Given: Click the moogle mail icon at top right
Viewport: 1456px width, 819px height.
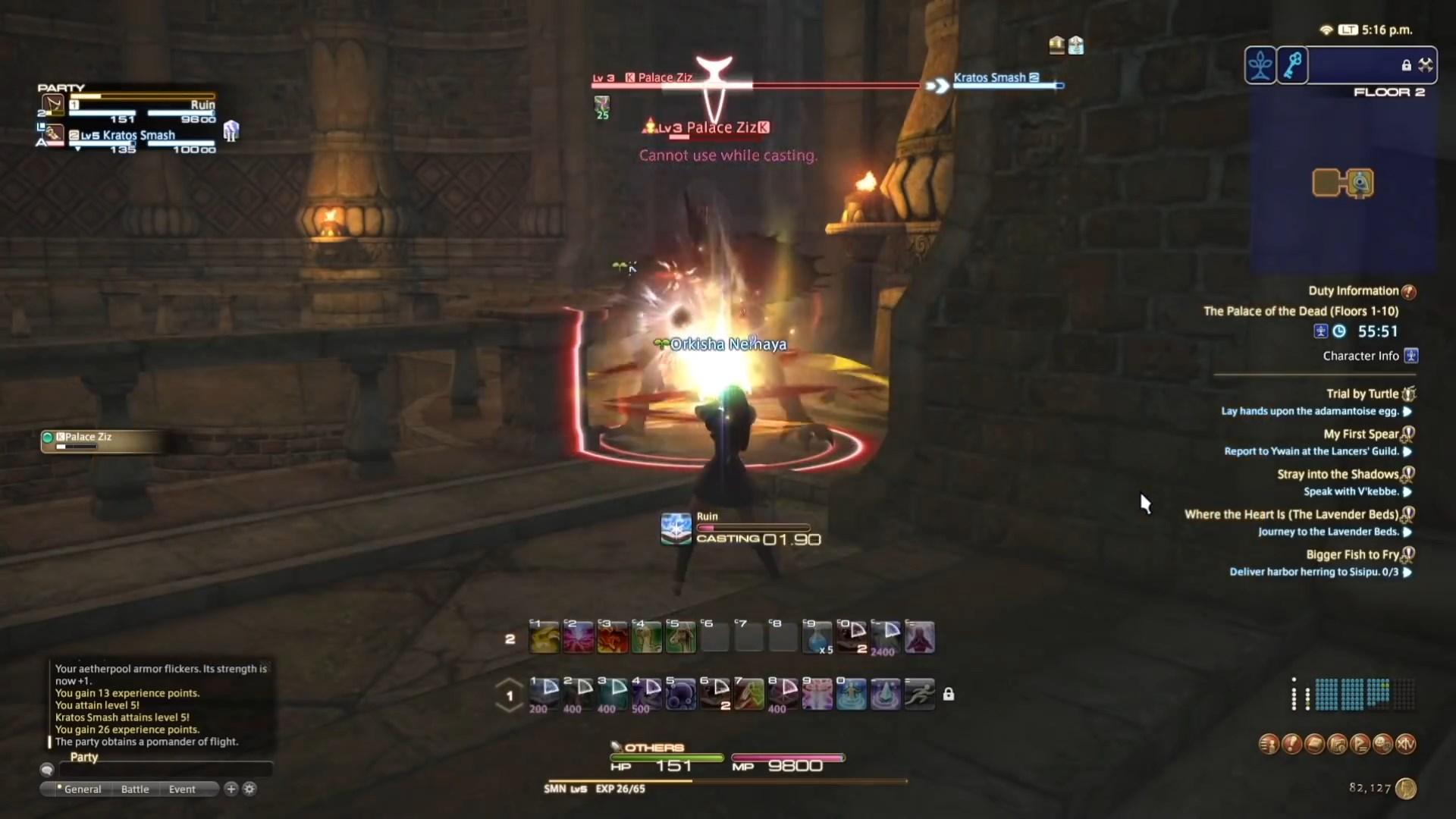Looking at the screenshot, I should [1056, 45].
